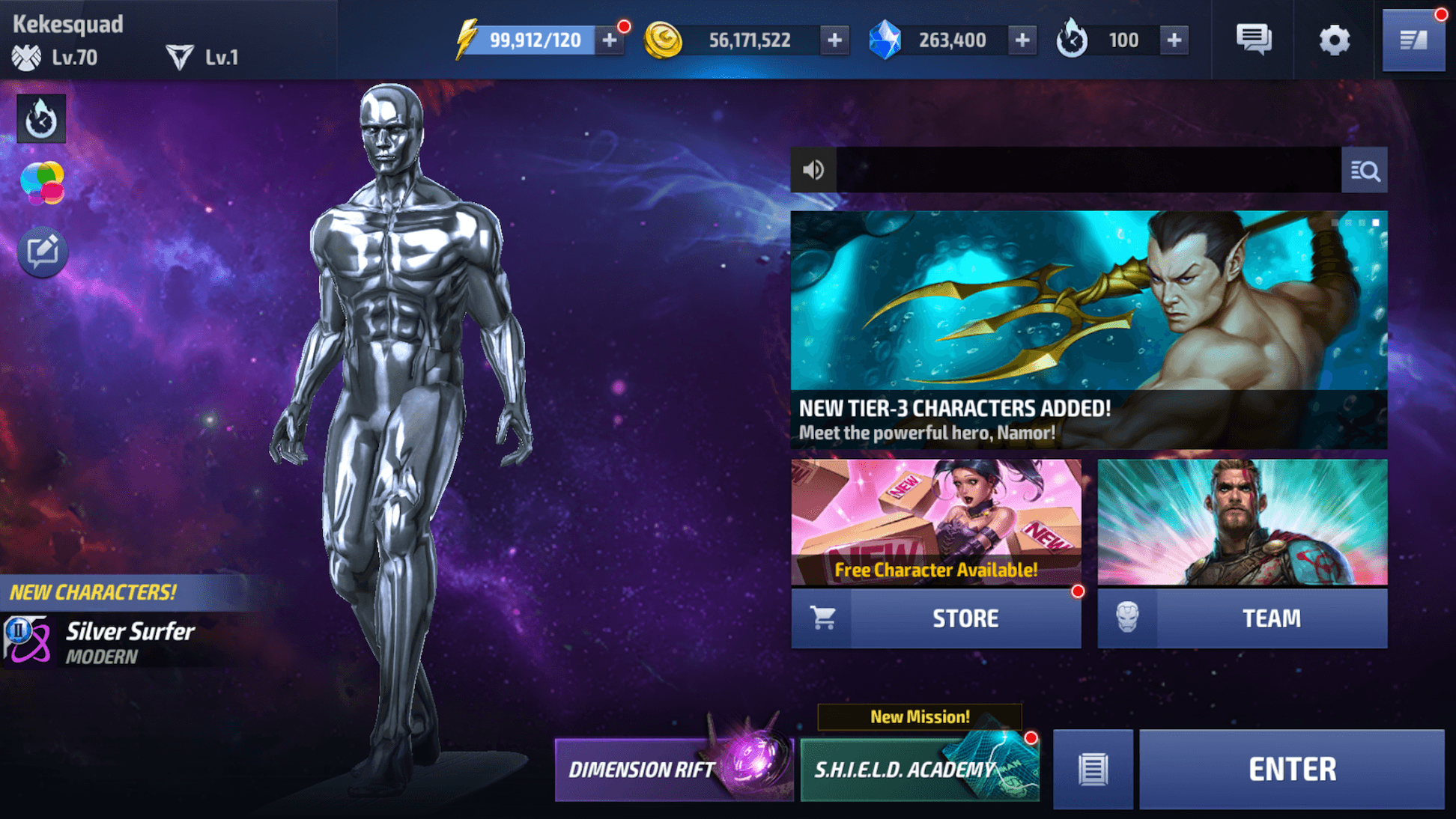The width and height of the screenshot is (1456, 819).
Task: Open the card inventory icon beside Enter
Action: 1093,768
